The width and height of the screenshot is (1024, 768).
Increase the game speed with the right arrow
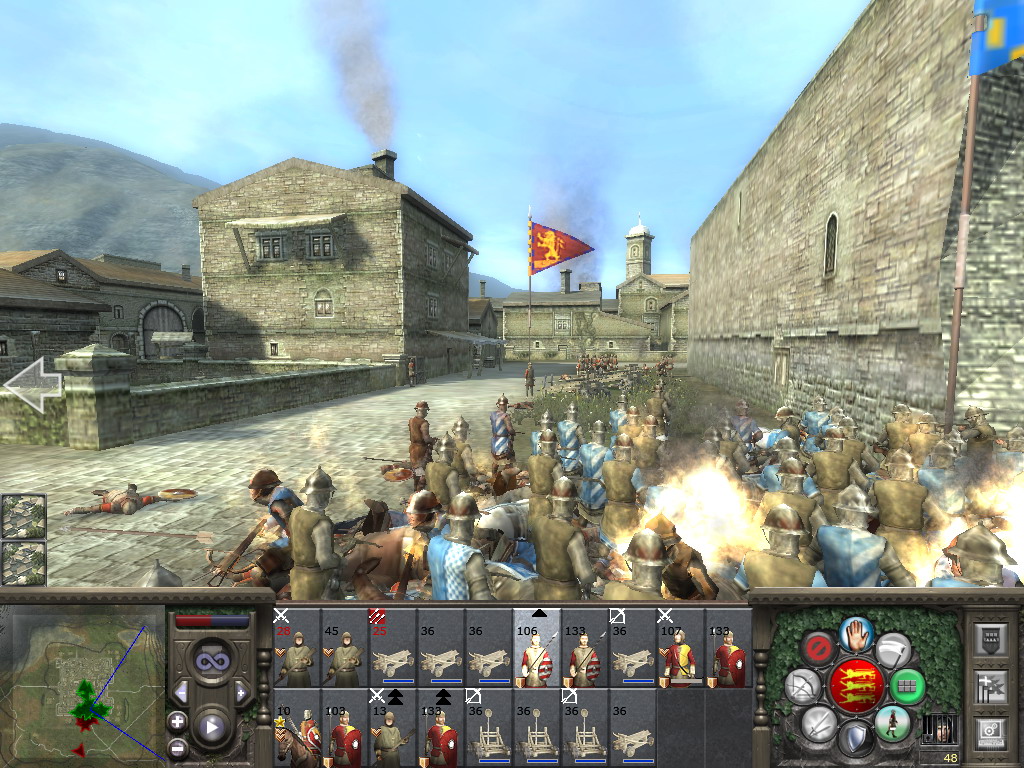tap(241, 692)
